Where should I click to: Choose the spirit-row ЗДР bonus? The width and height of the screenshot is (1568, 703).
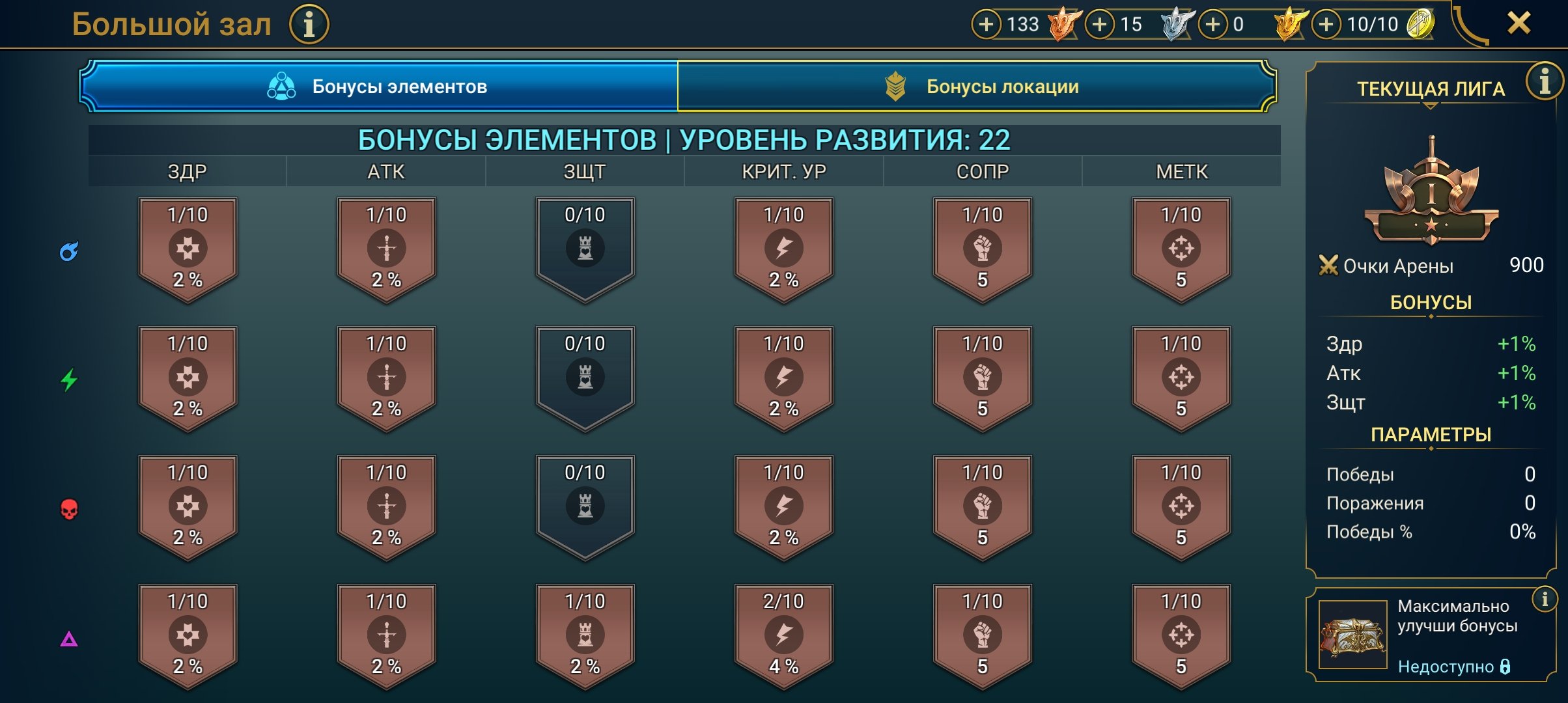(x=188, y=377)
